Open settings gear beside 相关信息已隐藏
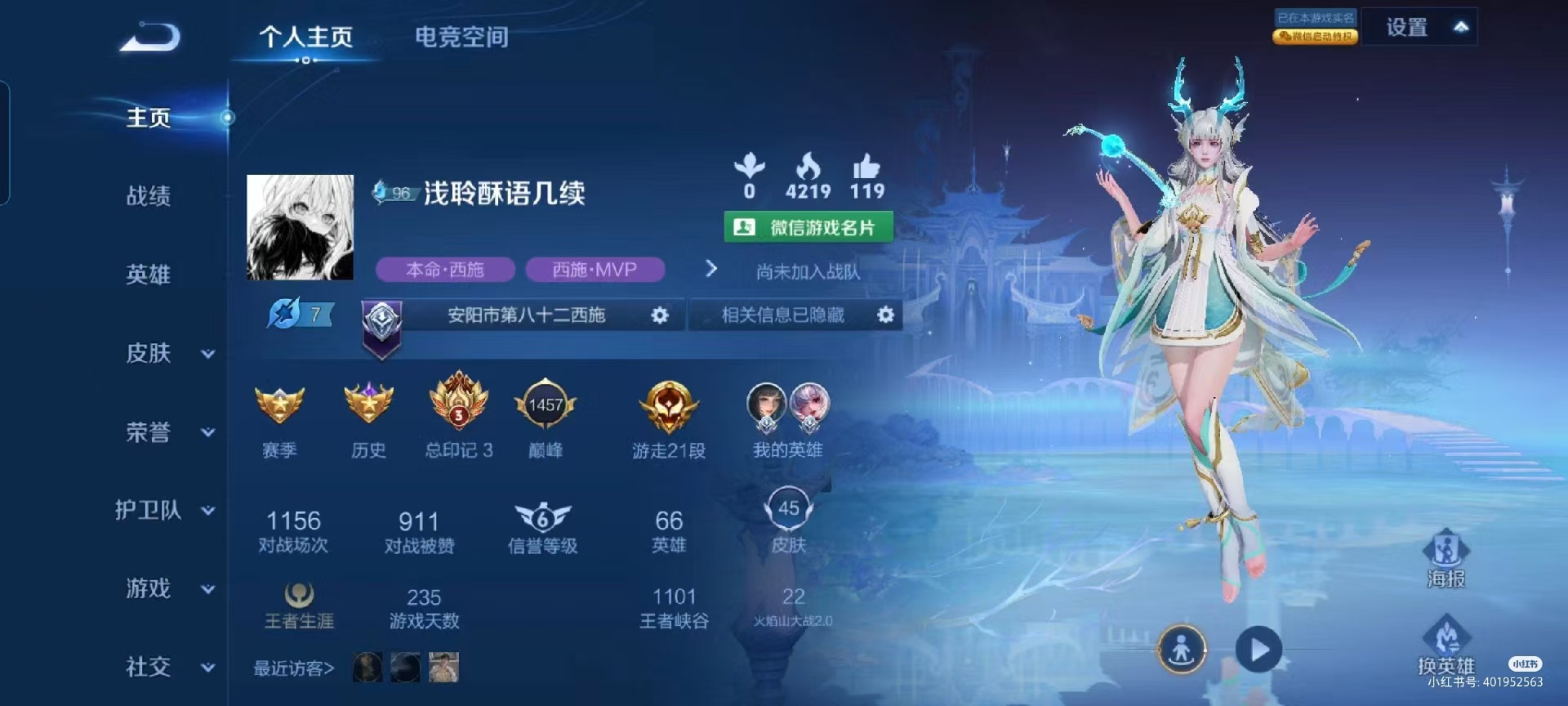 (887, 315)
